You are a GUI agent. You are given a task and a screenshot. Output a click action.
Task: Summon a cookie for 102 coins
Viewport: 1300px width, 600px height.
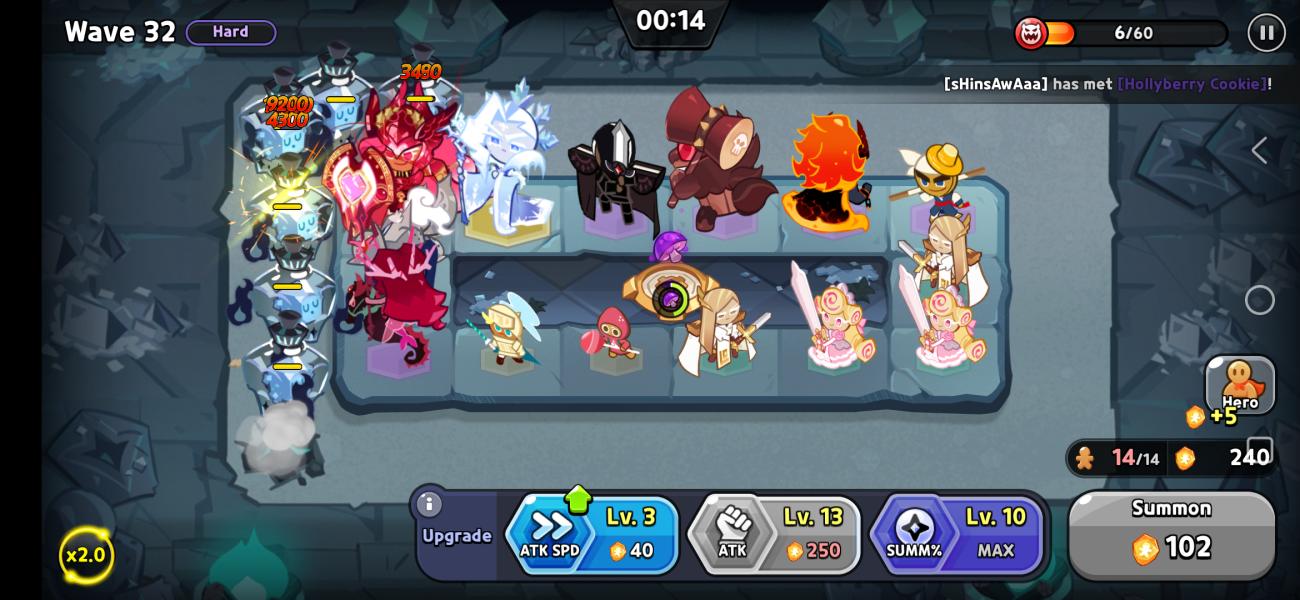coord(1171,533)
